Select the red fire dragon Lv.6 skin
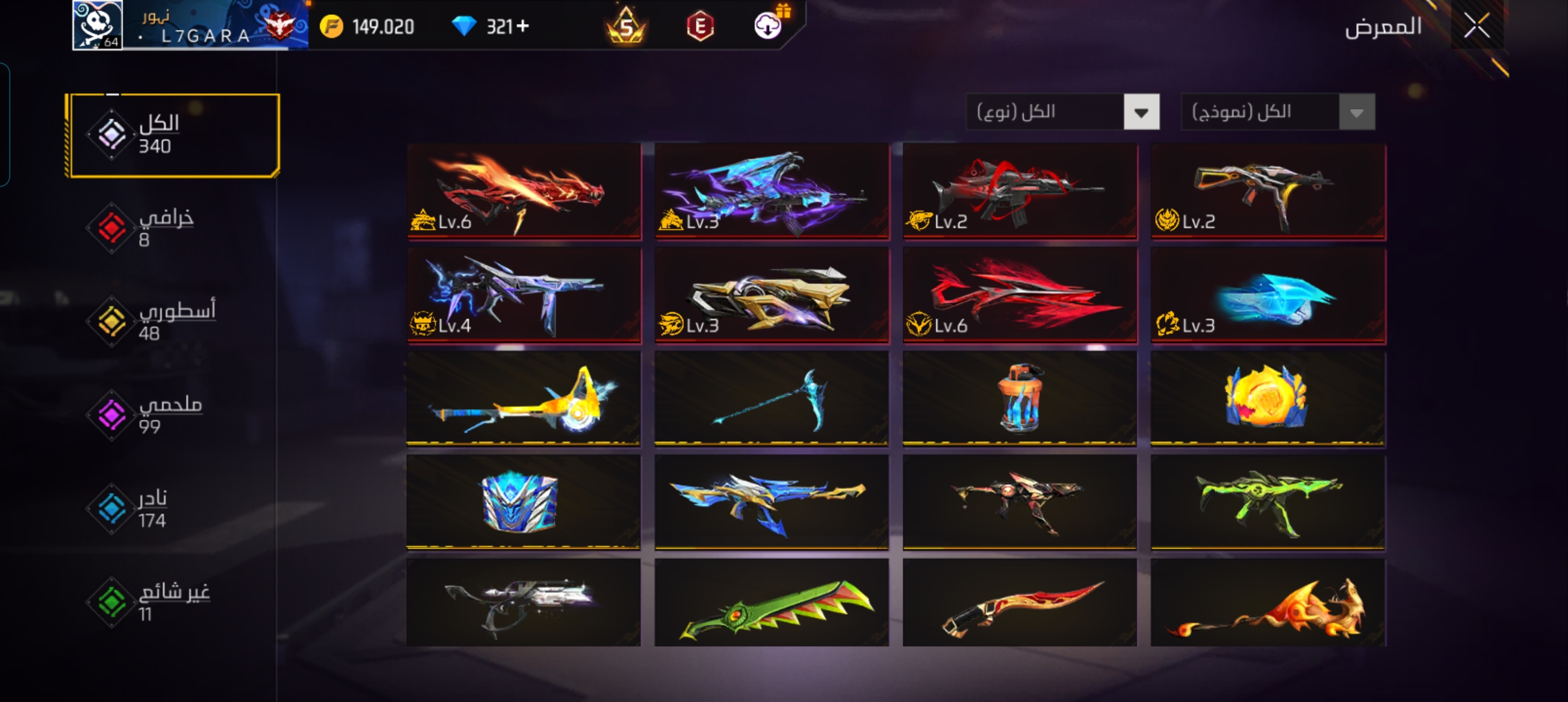This screenshot has width=1568, height=702. click(524, 191)
